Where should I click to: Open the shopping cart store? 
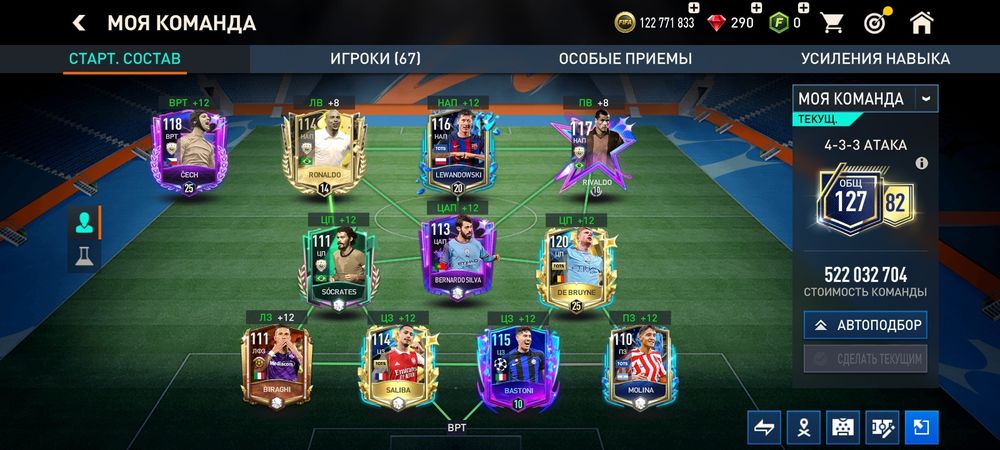[x=831, y=22]
